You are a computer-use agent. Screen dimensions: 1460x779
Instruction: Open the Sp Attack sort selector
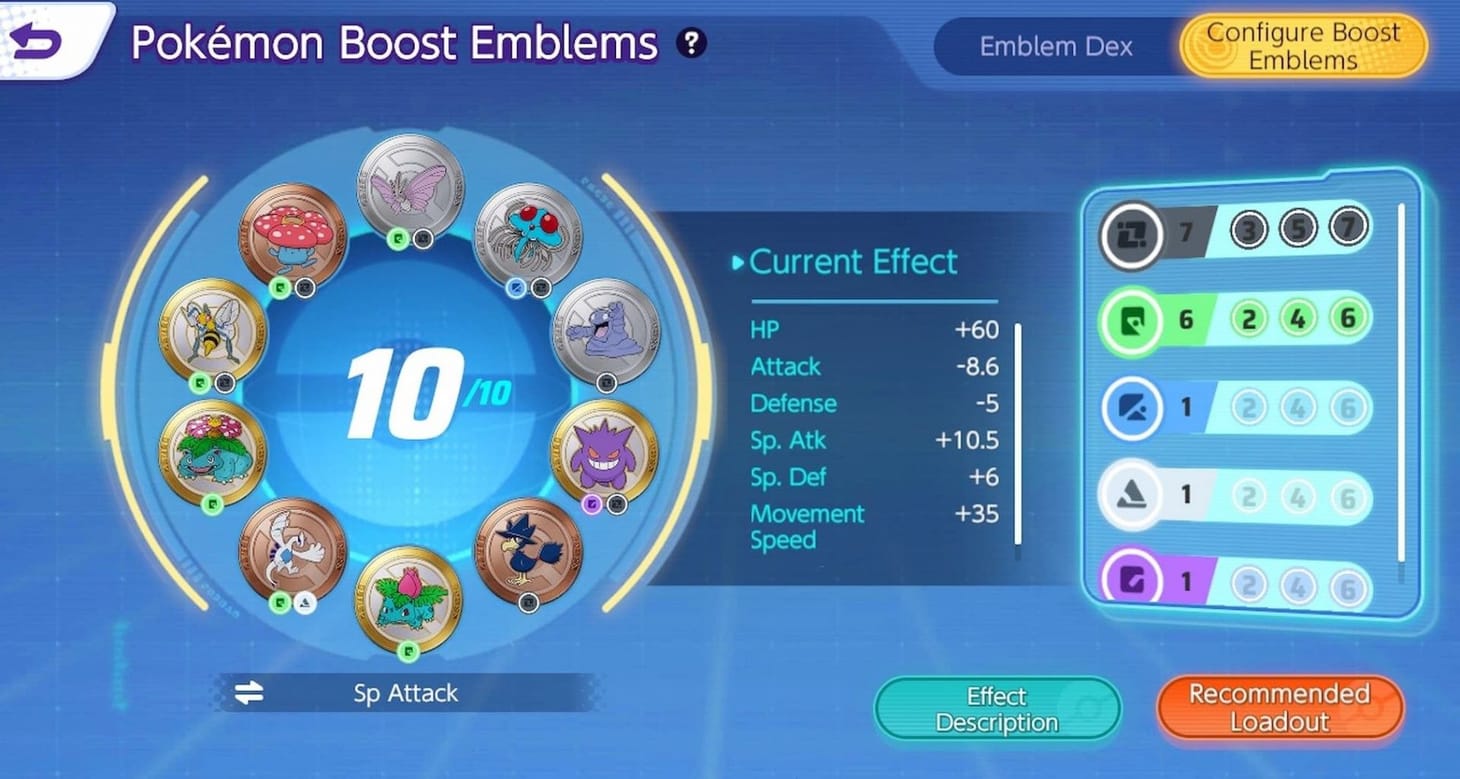click(405, 693)
